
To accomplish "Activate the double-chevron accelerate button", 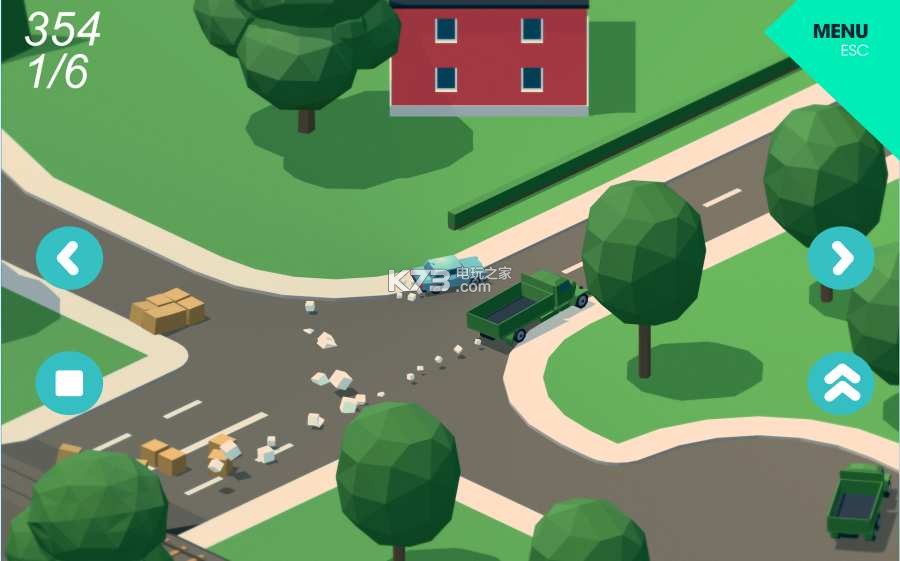I will pyautogui.click(x=841, y=383).
